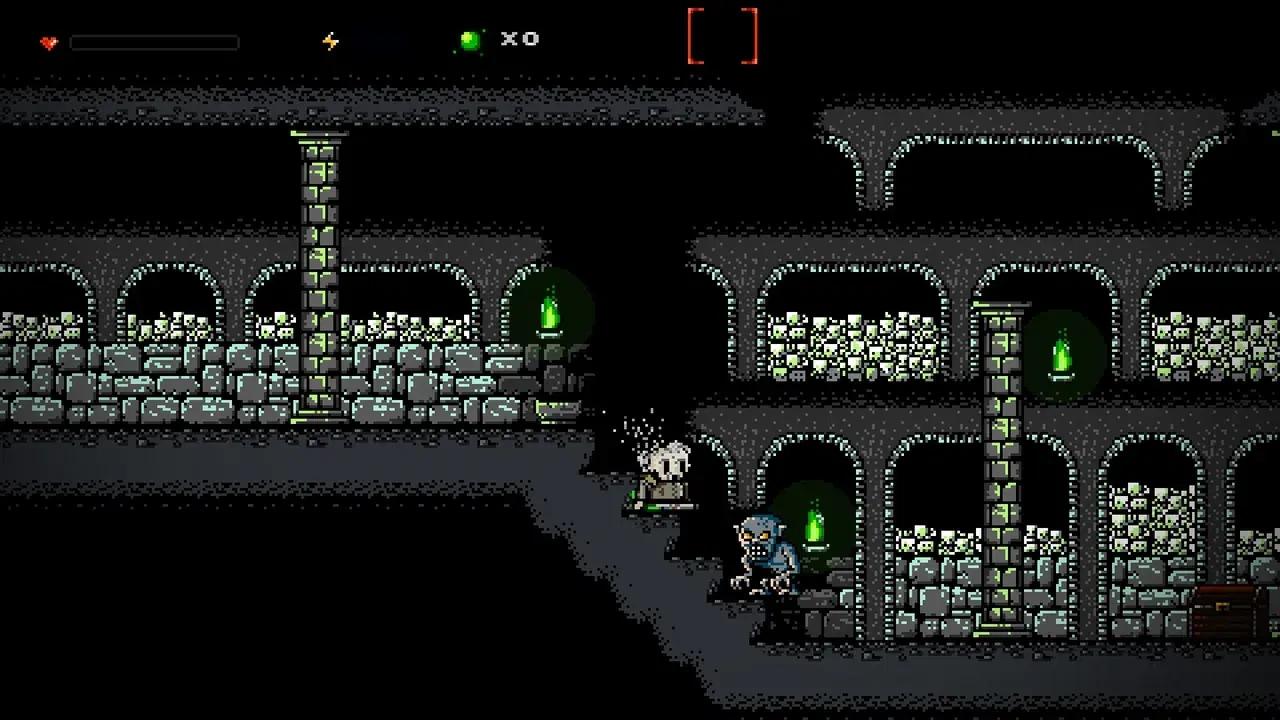The width and height of the screenshot is (1280, 720).
Task: Select the red-bracketed empty item slot
Action: 722,36
